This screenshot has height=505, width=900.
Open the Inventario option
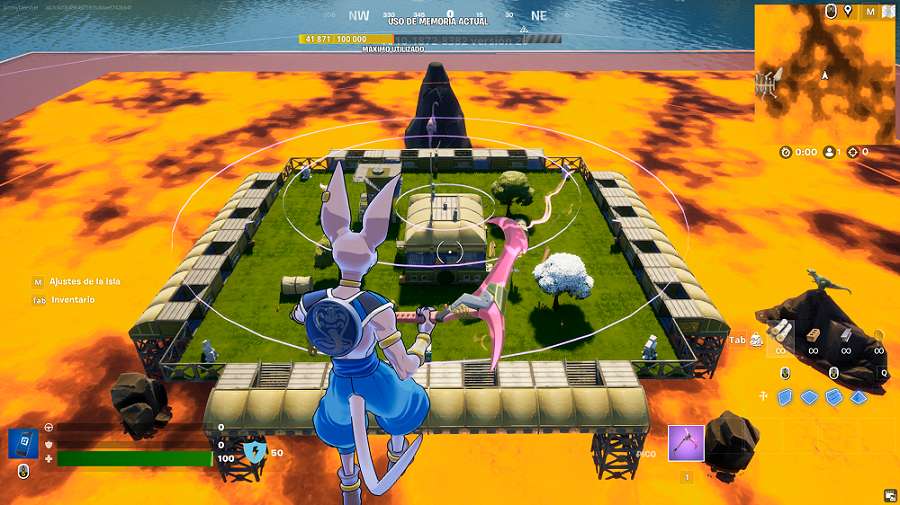pyautogui.click(x=71, y=299)
